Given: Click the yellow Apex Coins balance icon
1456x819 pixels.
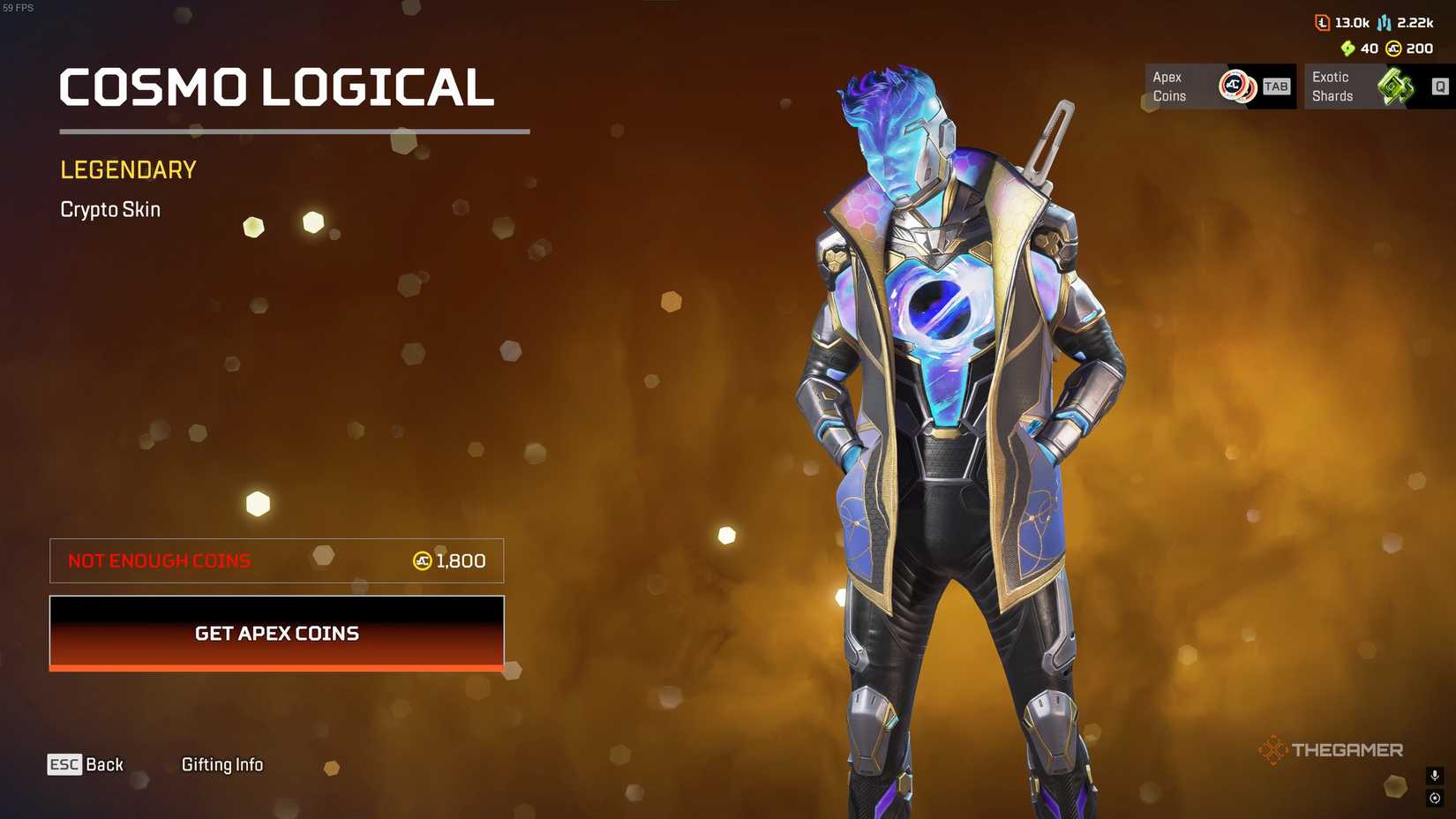Looking at the screenshot, I should tap(1392, 49).
